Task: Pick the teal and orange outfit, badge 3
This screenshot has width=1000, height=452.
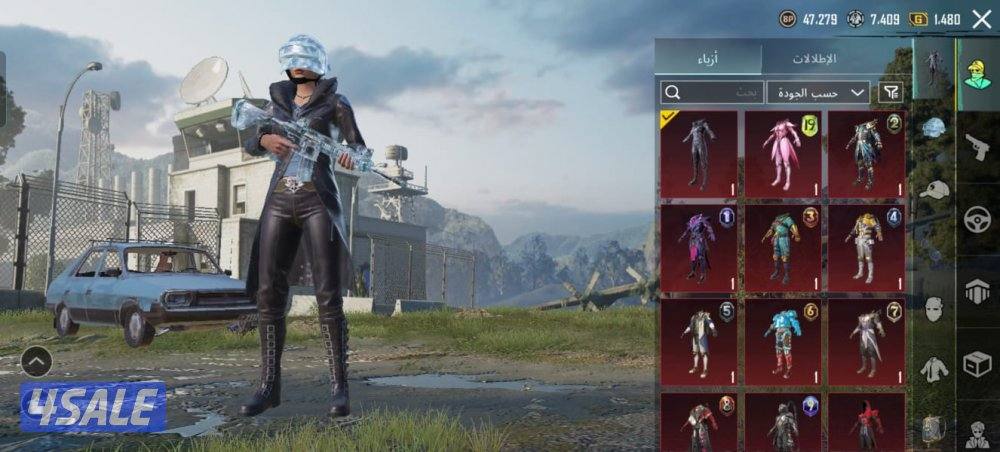Action: (782, 248)
